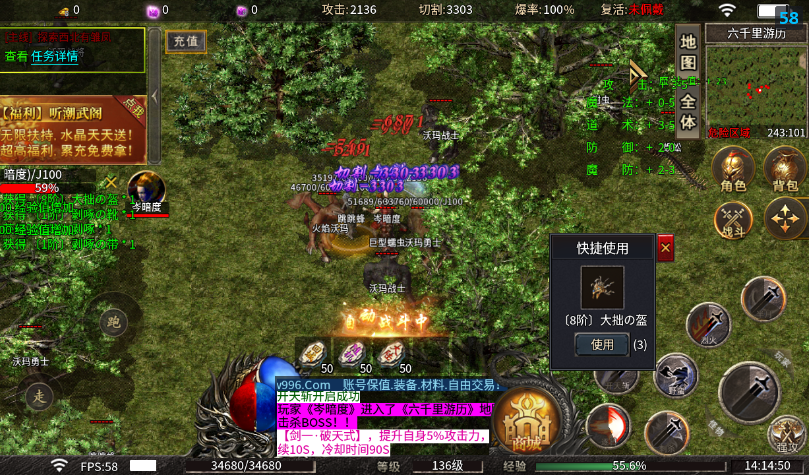Toggle 走 walk mode
This screenshot has width=809, height=475.
pyautogui.click(x=39, y=394)
